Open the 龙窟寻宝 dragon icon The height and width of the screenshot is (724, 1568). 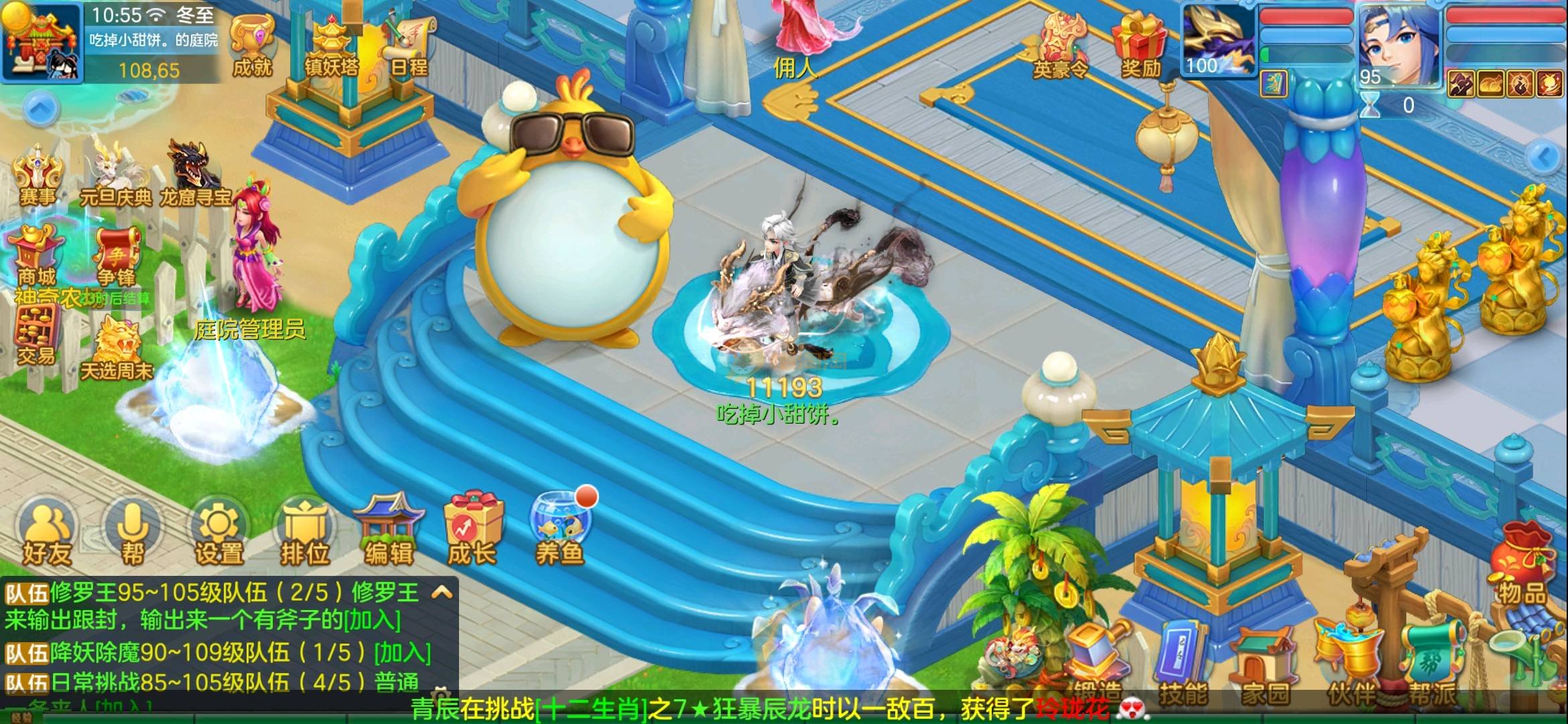pos(194,172)
